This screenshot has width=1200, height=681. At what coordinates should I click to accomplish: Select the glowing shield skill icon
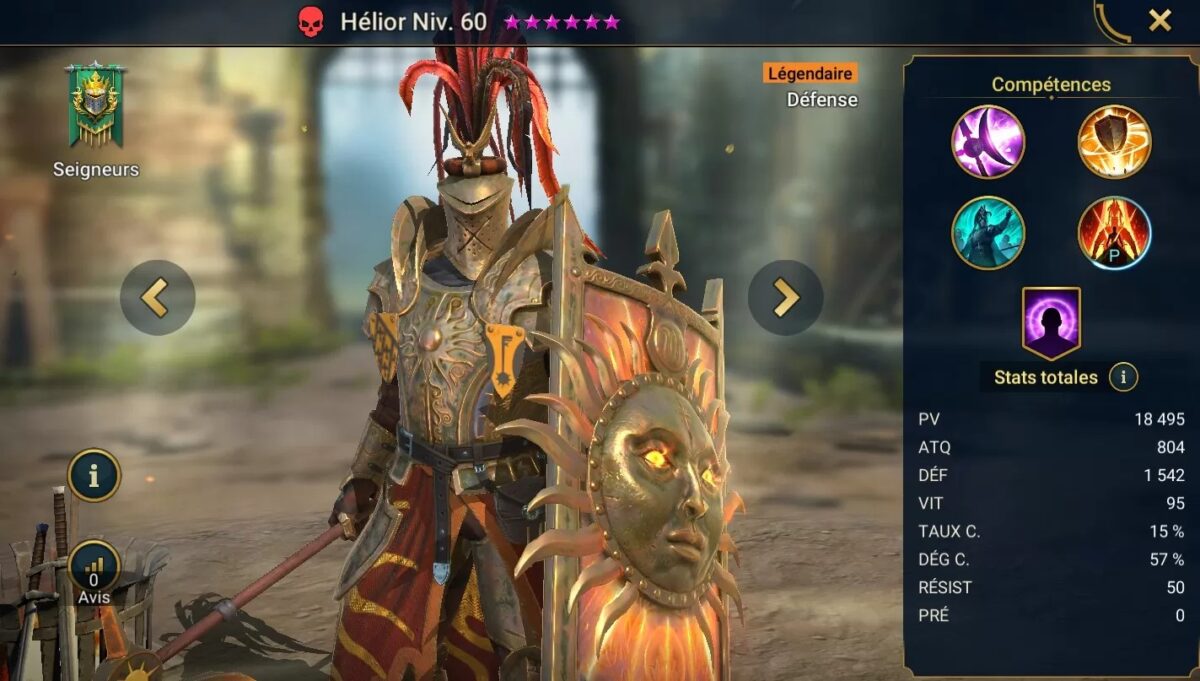1114,142
